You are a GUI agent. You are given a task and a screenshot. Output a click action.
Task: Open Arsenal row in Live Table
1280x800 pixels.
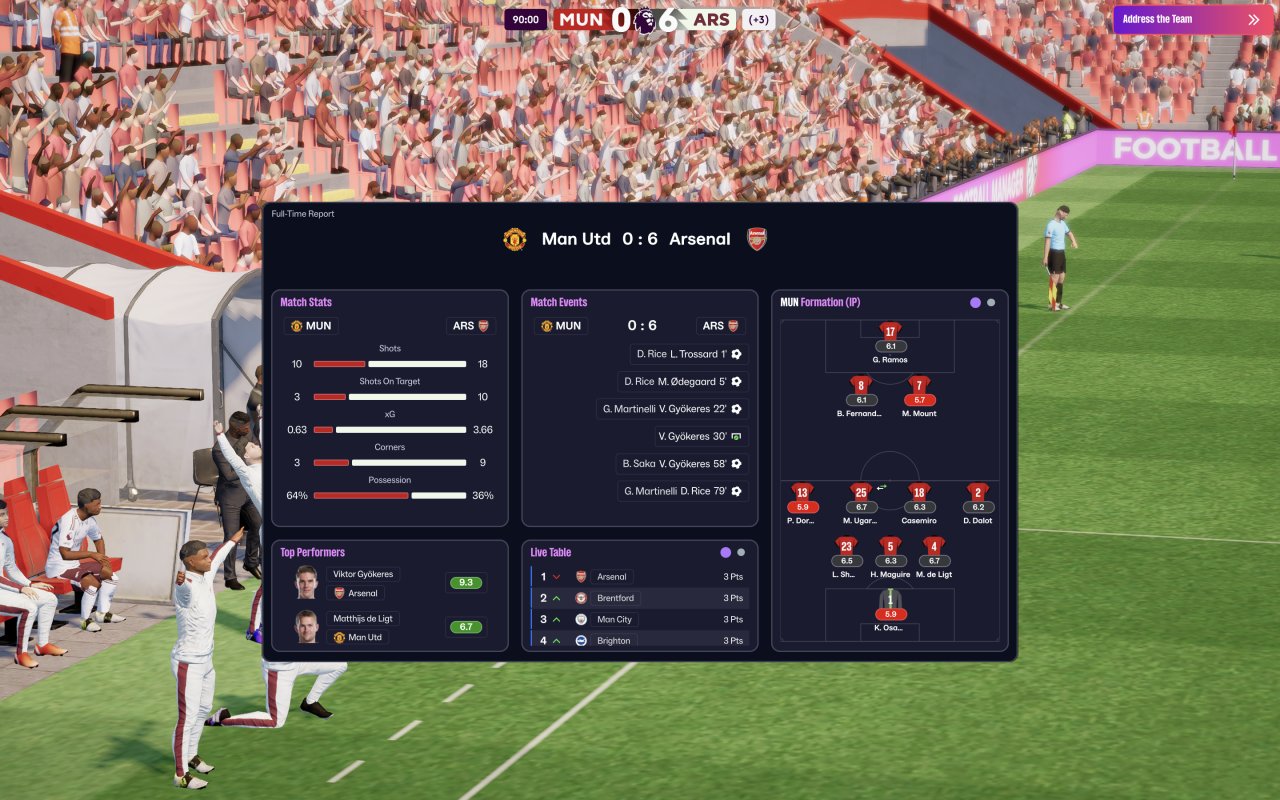pos(640,577)
